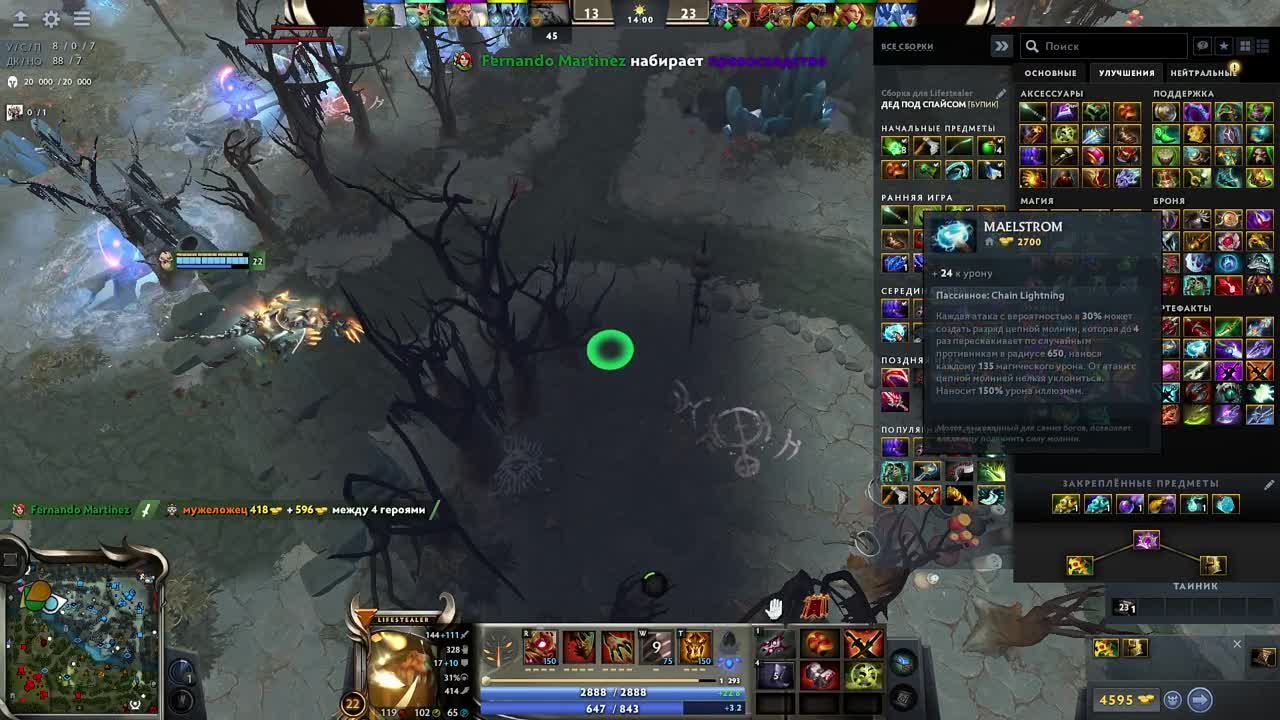Select the Улучшения shop tab
Viewport: 1280px width, 720px height.
point(1126,73)
